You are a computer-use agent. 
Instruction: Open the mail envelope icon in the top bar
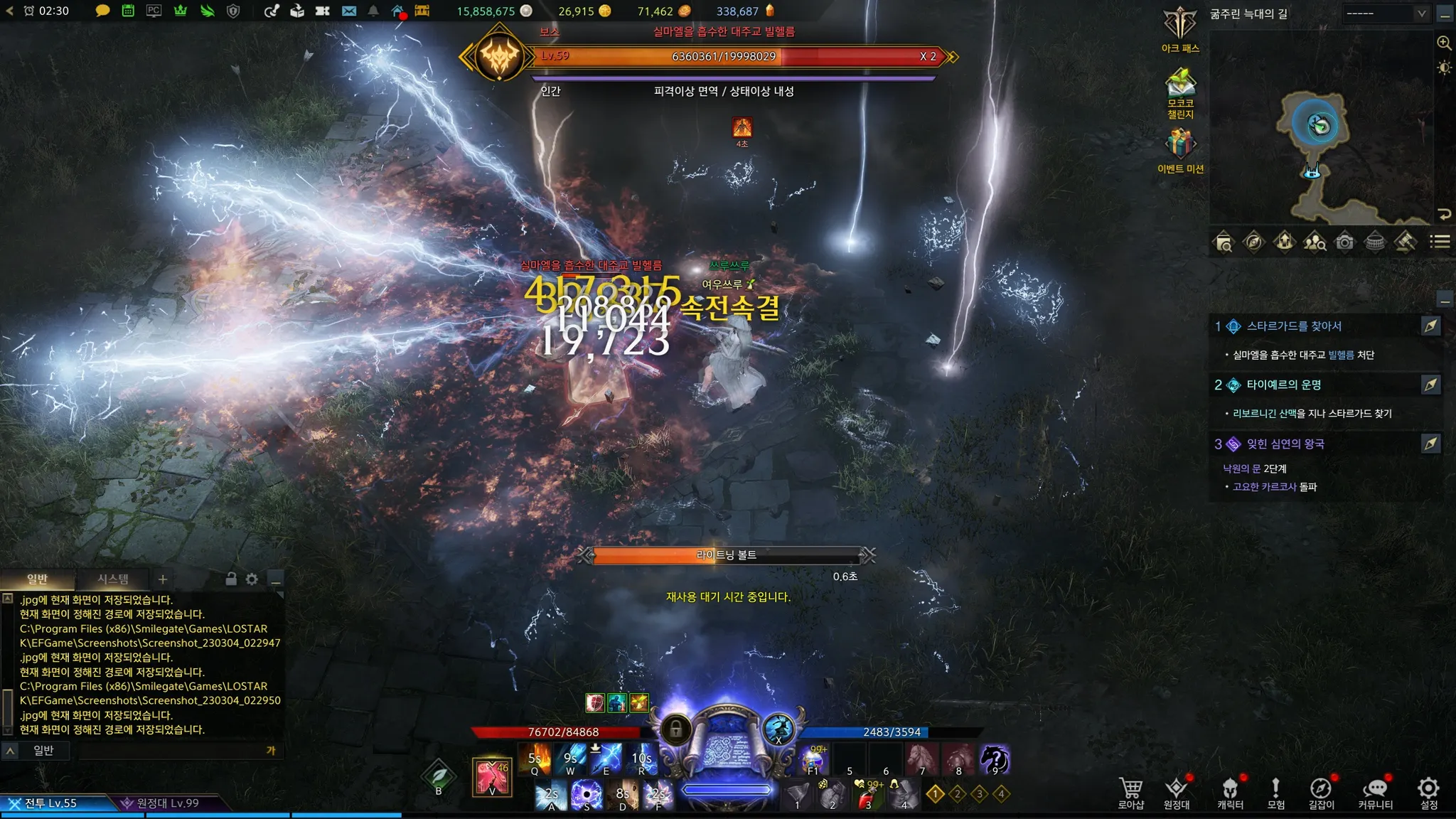(x=348, y=11)
